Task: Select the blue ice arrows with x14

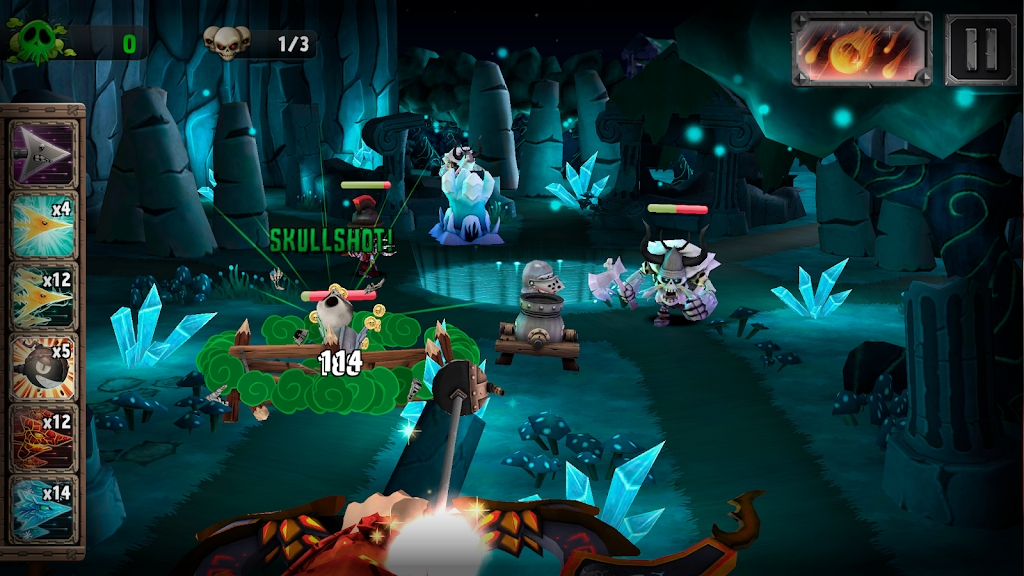Action: pyautogui.click(x=43, y=508)
